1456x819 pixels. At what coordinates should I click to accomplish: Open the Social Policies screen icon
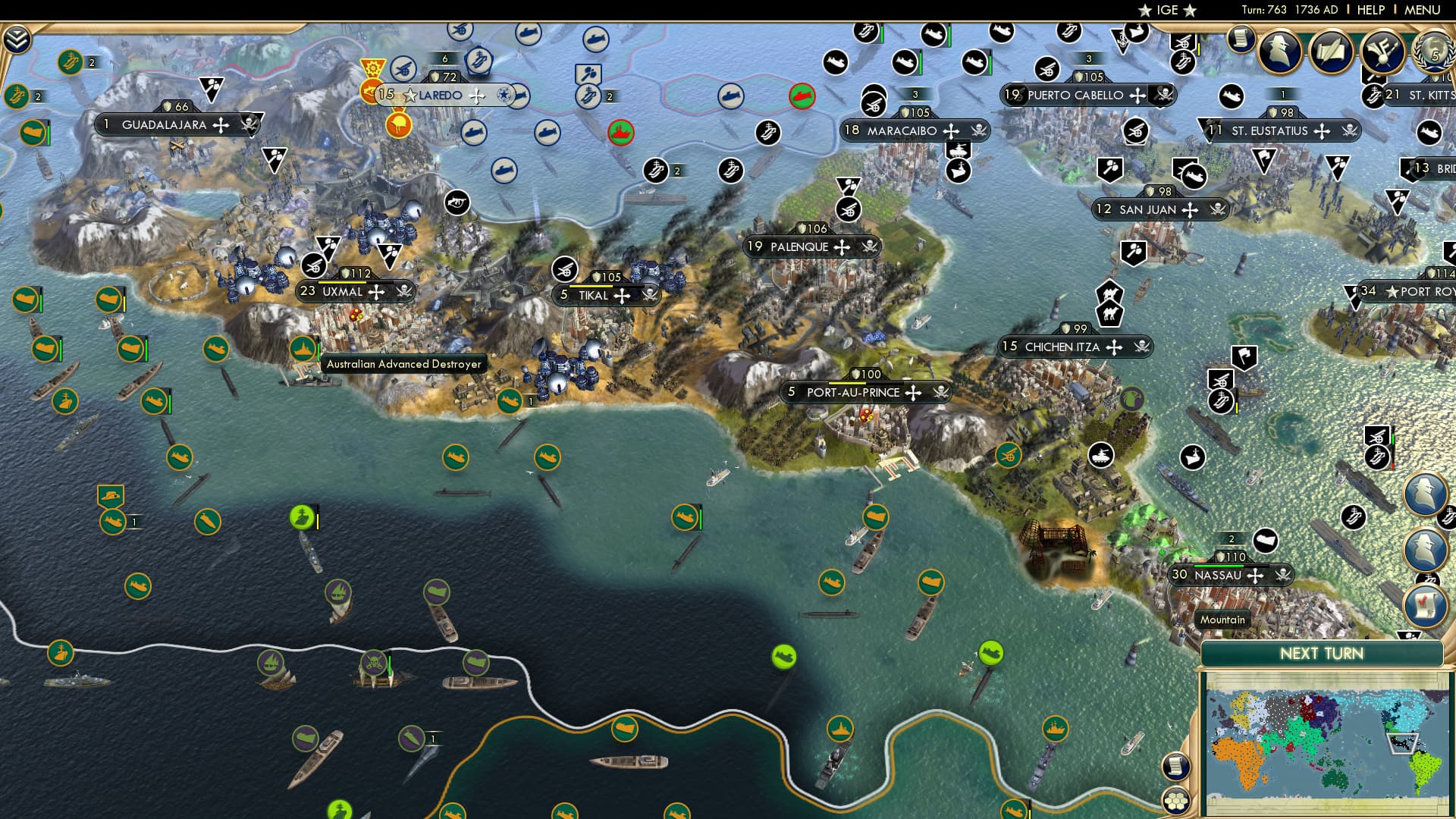[x=1329, y=52]
